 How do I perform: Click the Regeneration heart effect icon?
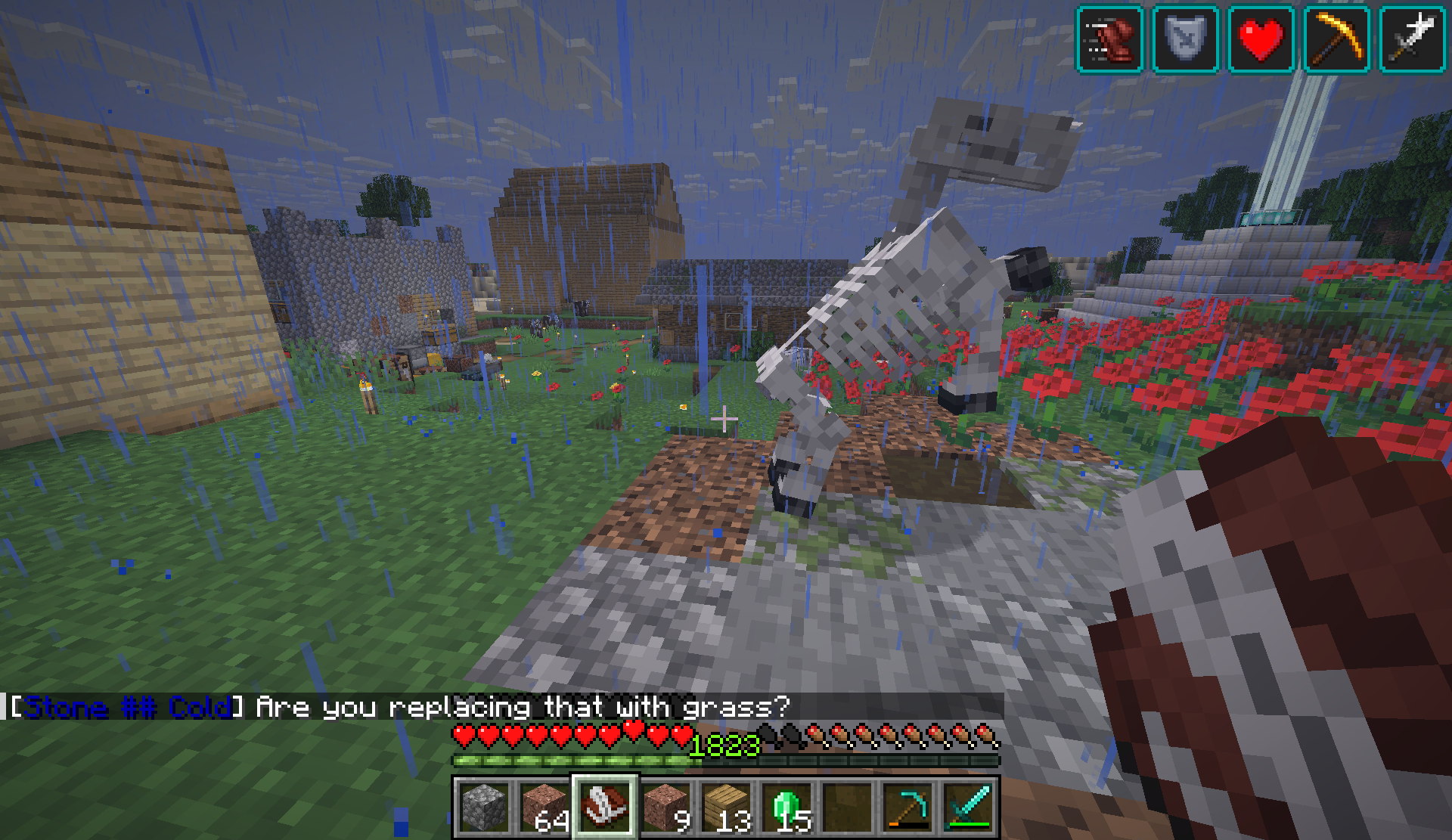pyautogui.click(x=1261, y=39)
